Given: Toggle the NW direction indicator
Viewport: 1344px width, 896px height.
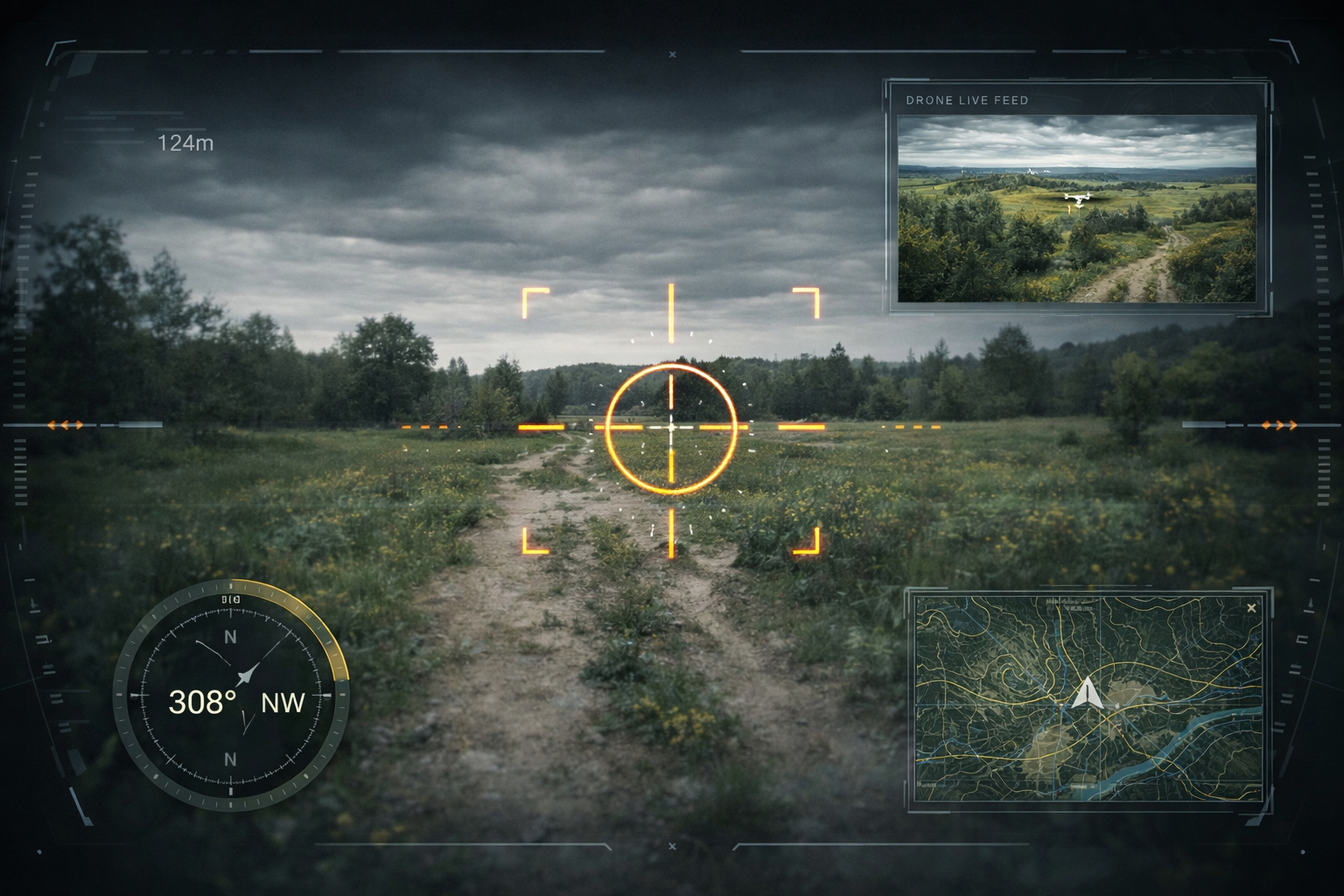Looking at the screenshot, I should pos(282,703).
